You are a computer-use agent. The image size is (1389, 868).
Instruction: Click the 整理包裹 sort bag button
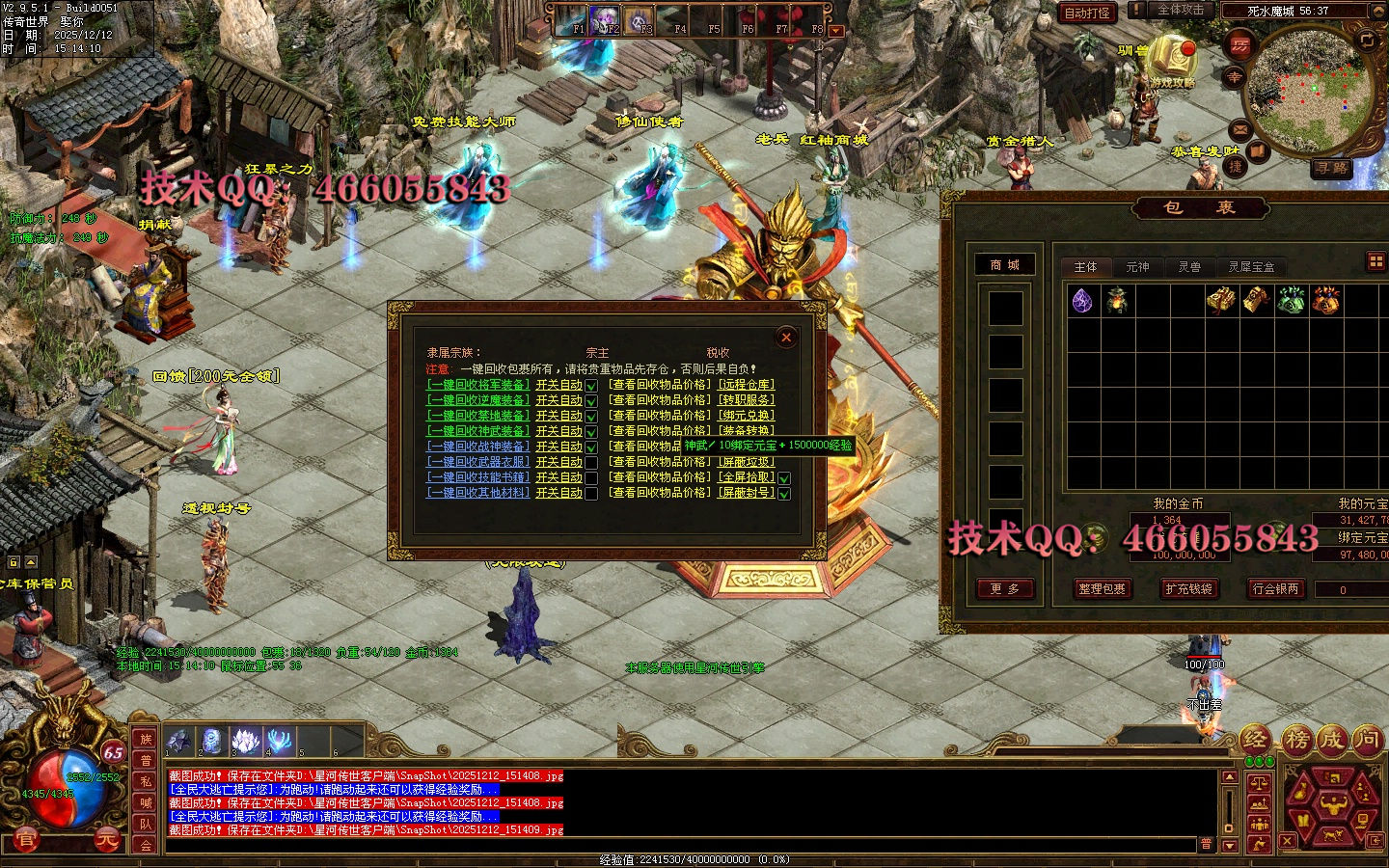pos(1102,589)
